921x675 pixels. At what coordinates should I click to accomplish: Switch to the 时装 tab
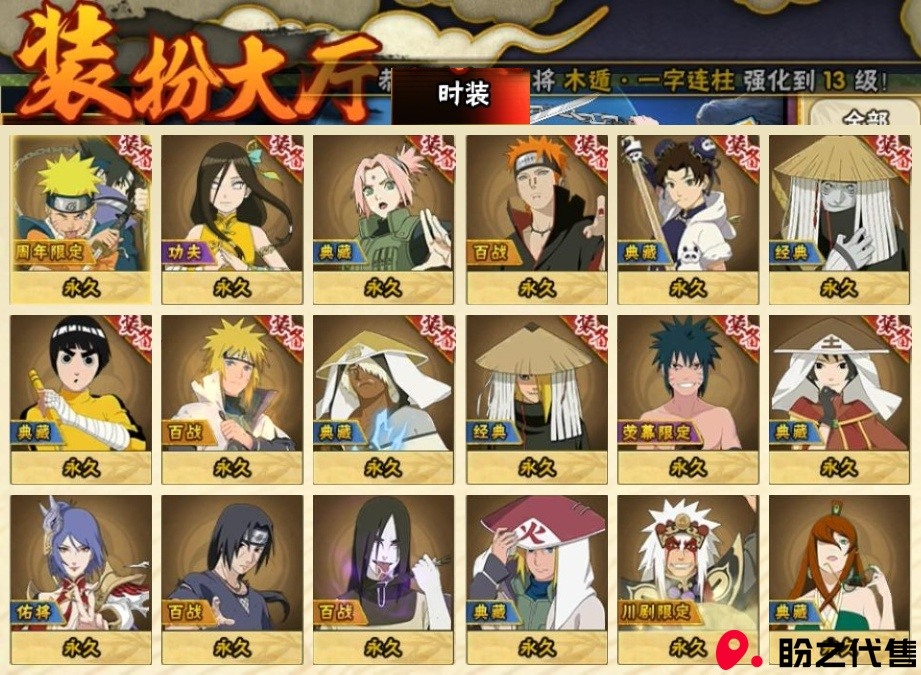(x=462, y=95)
